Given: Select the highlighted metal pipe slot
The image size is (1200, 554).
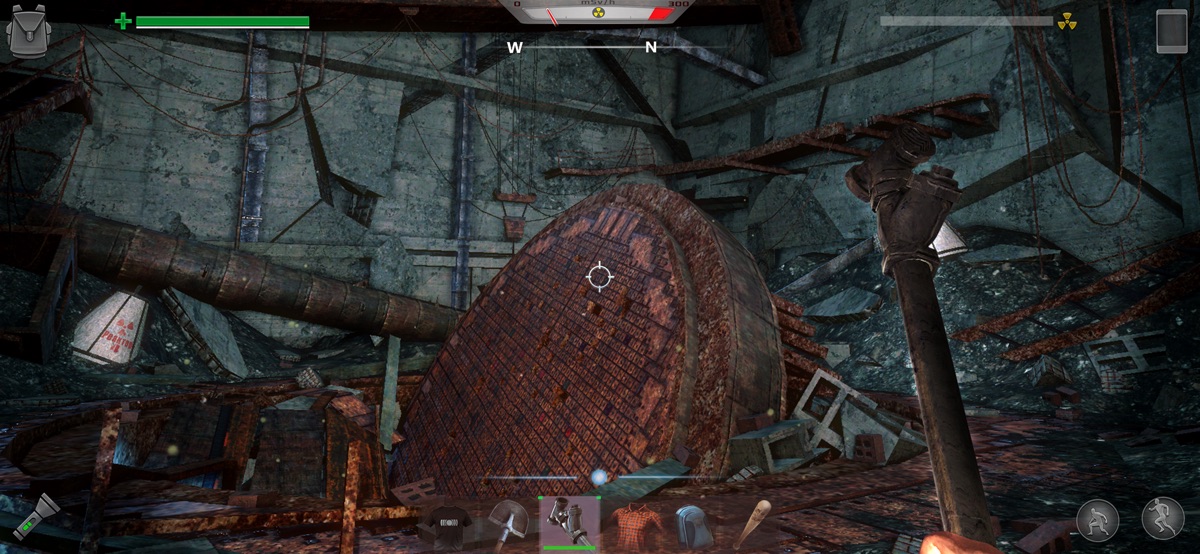Looking at the screenshot, I should [569, 522].
